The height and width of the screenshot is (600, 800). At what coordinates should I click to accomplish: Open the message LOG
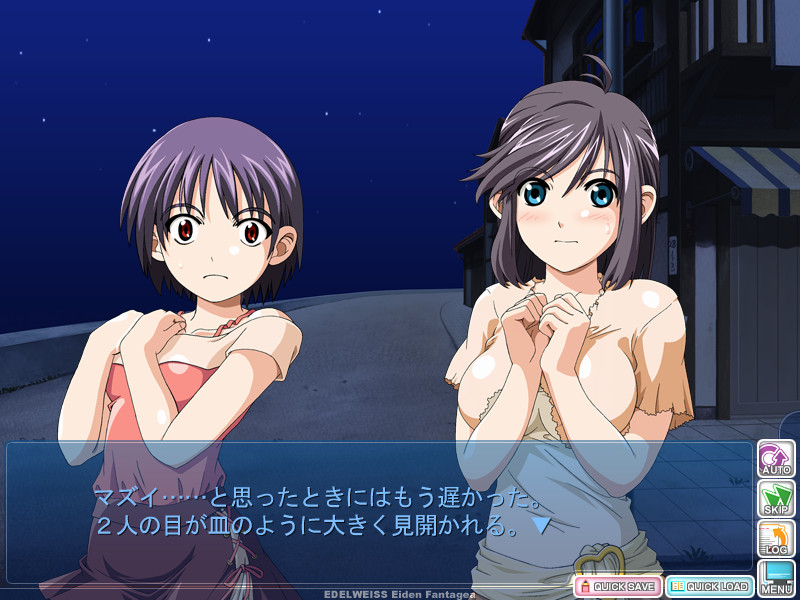click(x=776, y=539)
